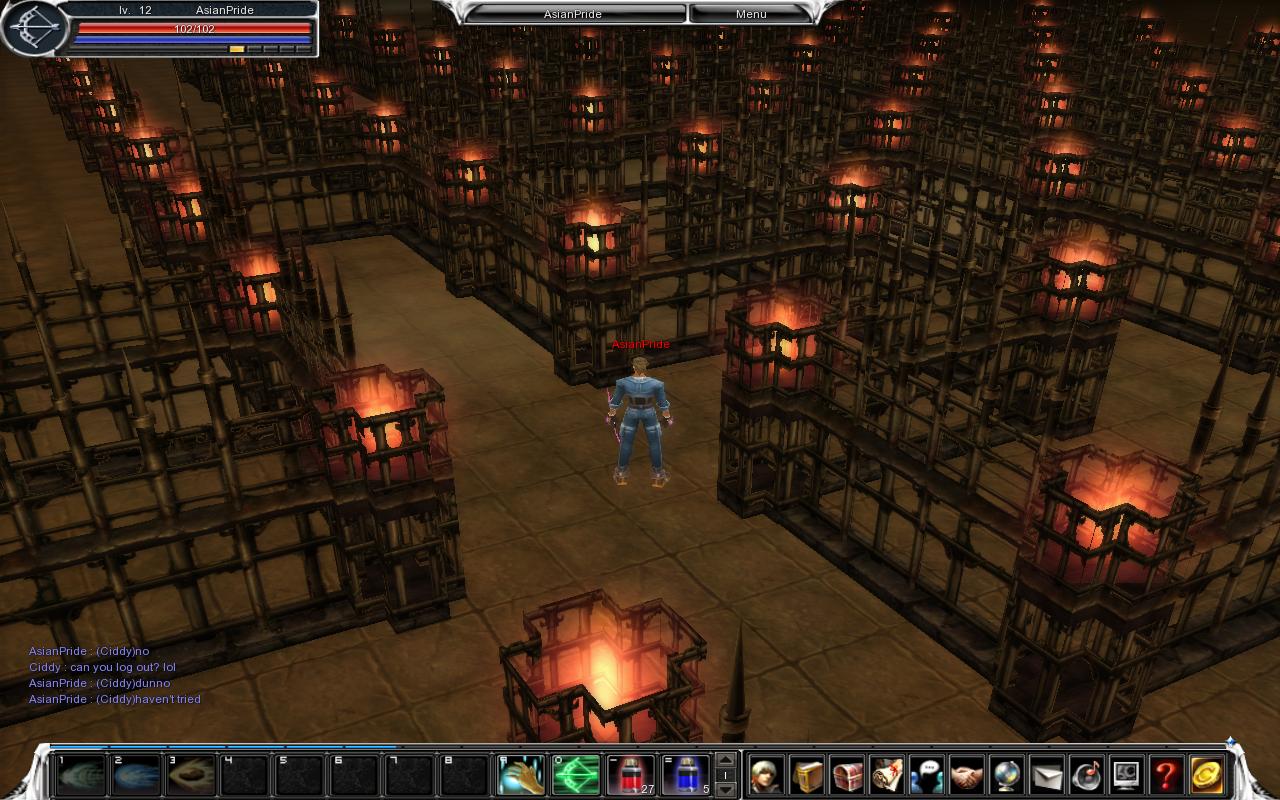The image size is (1280, 800).
Task: Open the red question mark help
Action: [1167, 775]
